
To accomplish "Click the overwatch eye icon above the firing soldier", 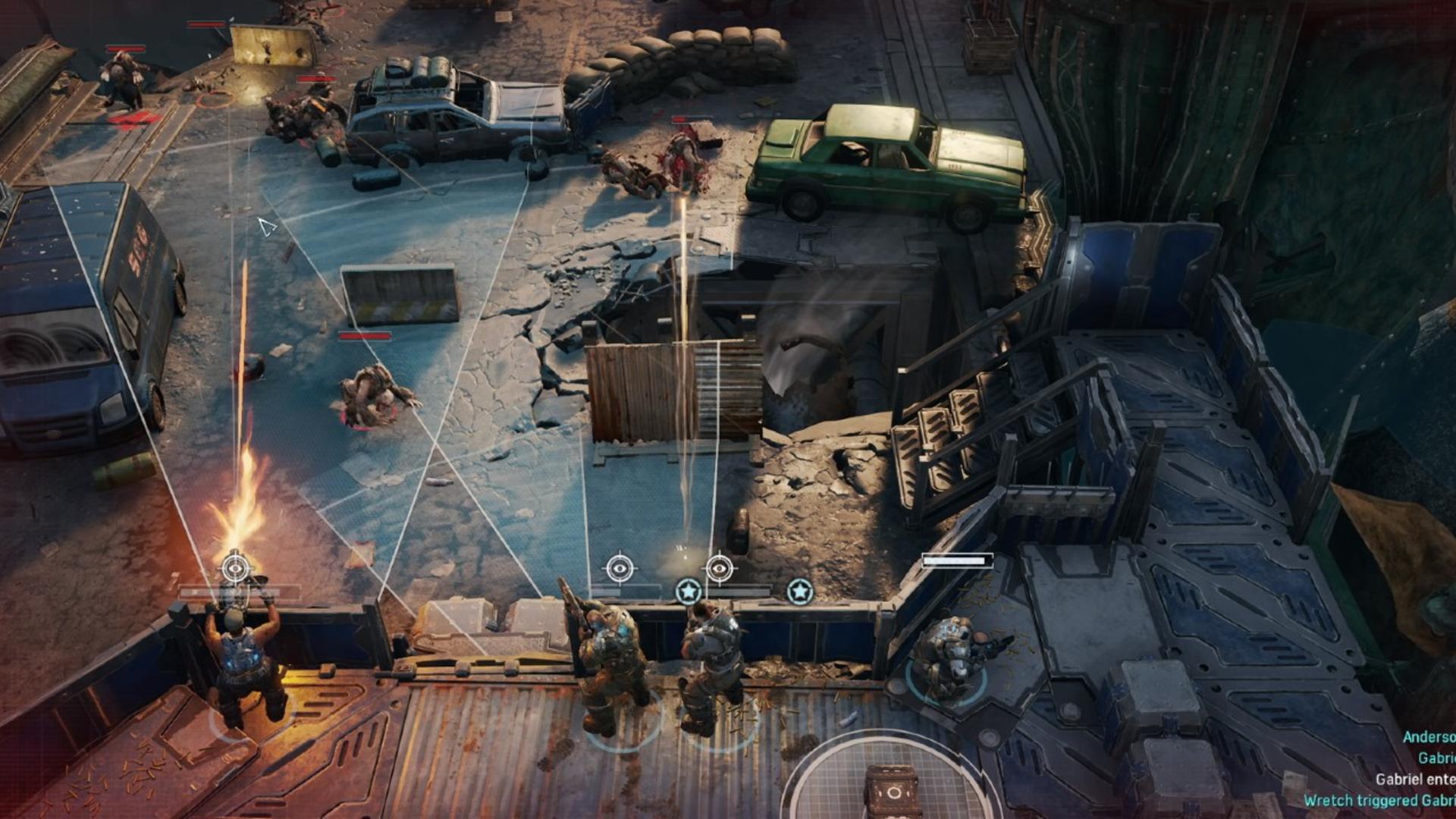I will pos(235,568).
